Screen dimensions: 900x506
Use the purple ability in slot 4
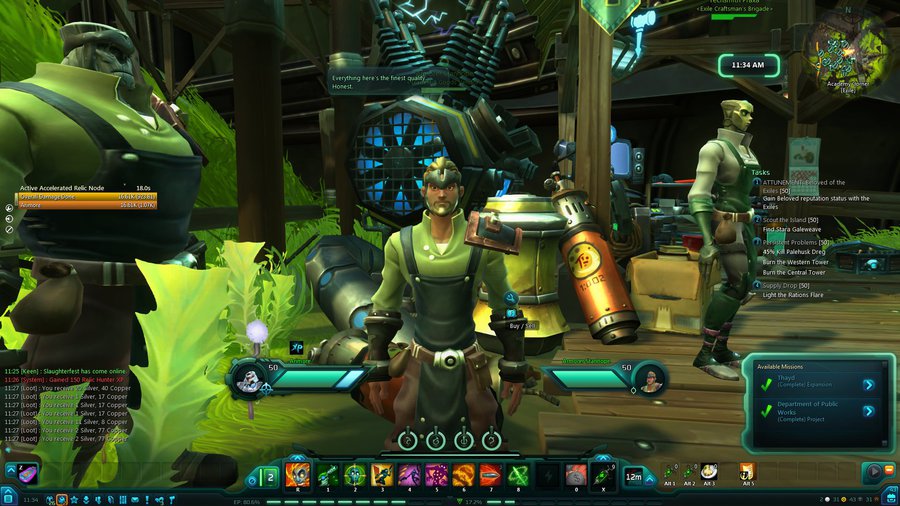coord(408,475)
